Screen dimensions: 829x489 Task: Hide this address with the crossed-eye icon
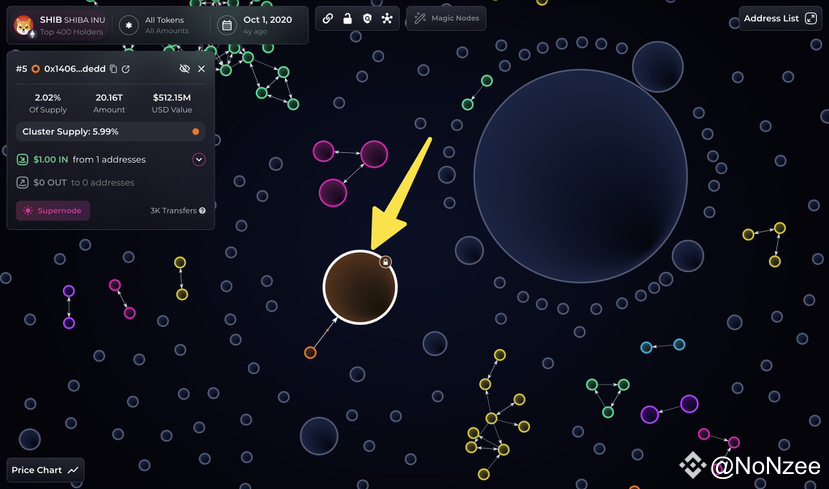click(184, 69)
